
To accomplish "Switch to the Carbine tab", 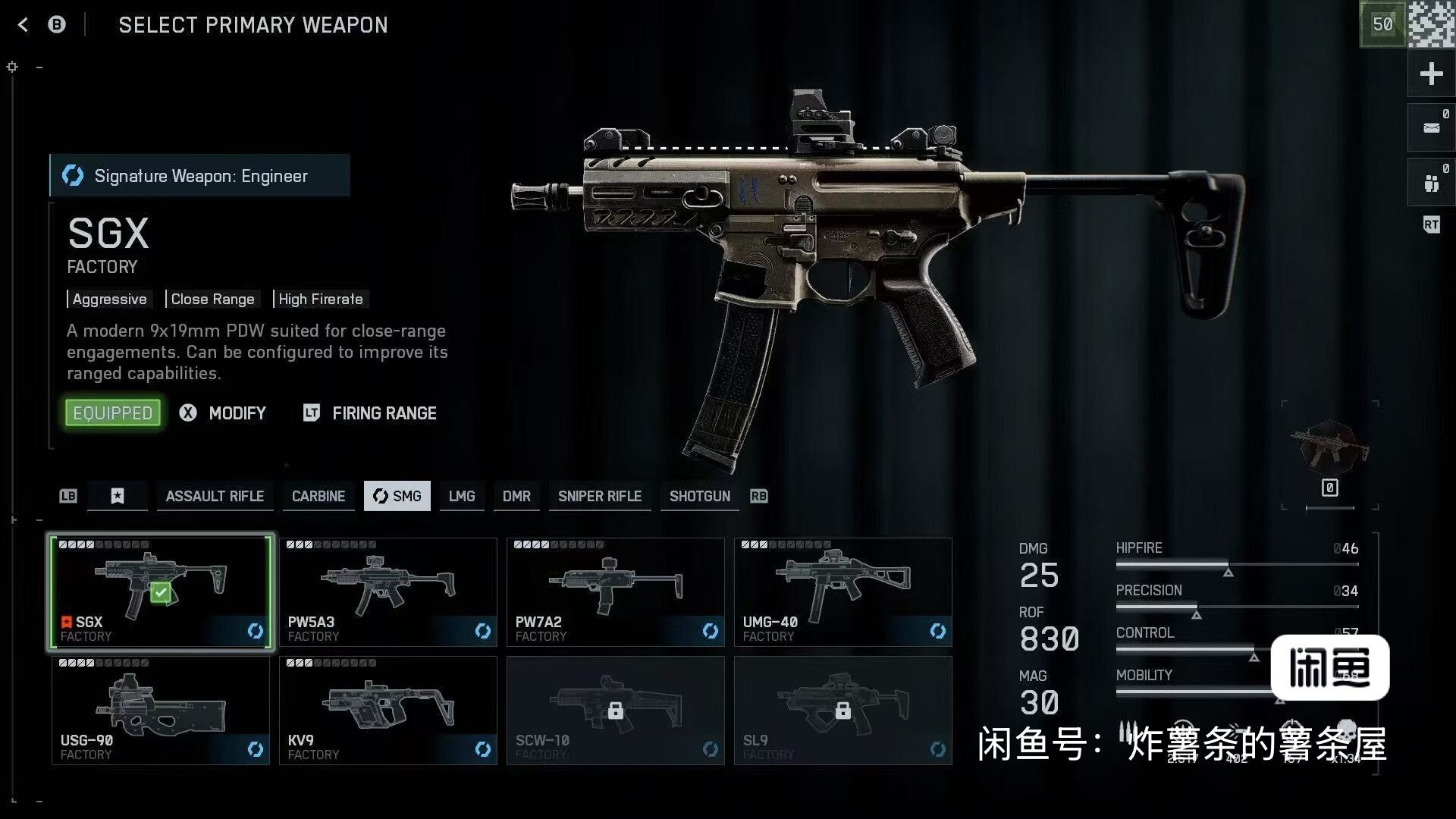I will (318, 496).
